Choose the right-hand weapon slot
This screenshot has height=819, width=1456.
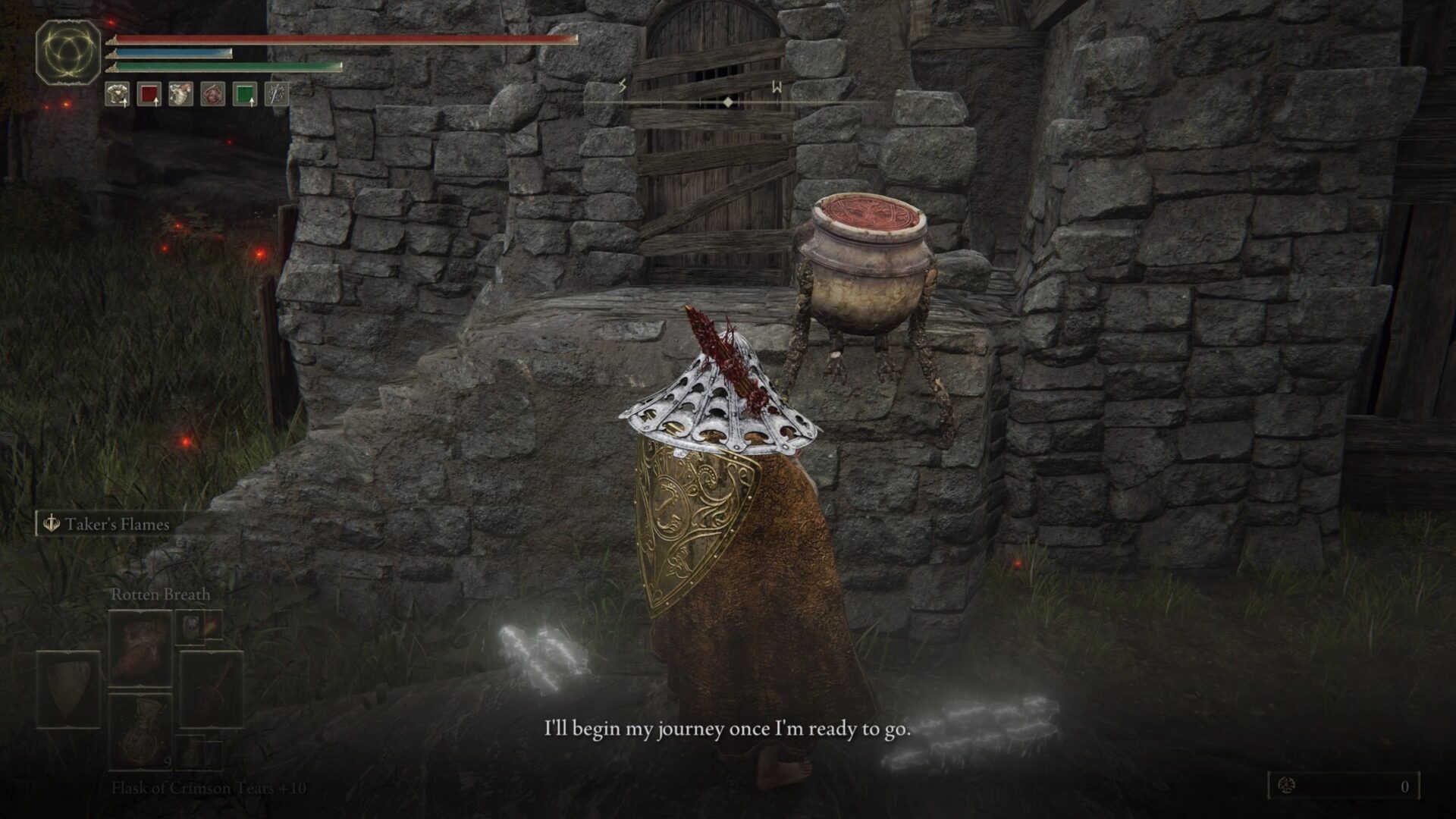click(212, 689)
